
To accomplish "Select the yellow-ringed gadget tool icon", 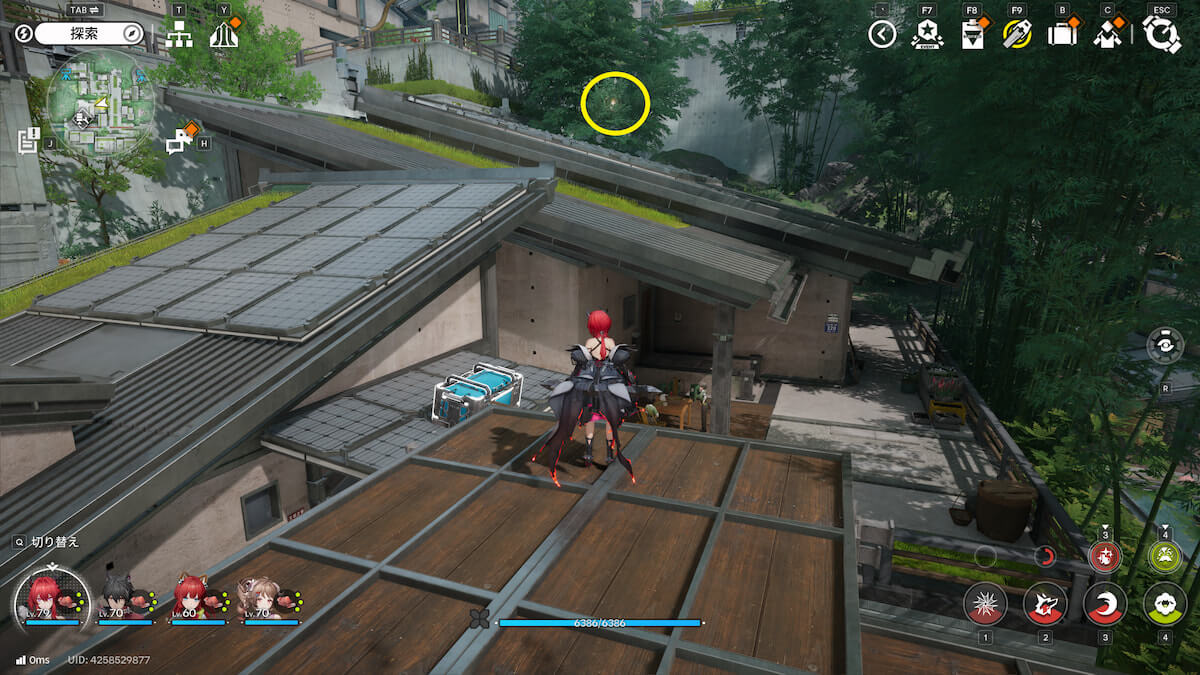I will tap(1017, 35).
